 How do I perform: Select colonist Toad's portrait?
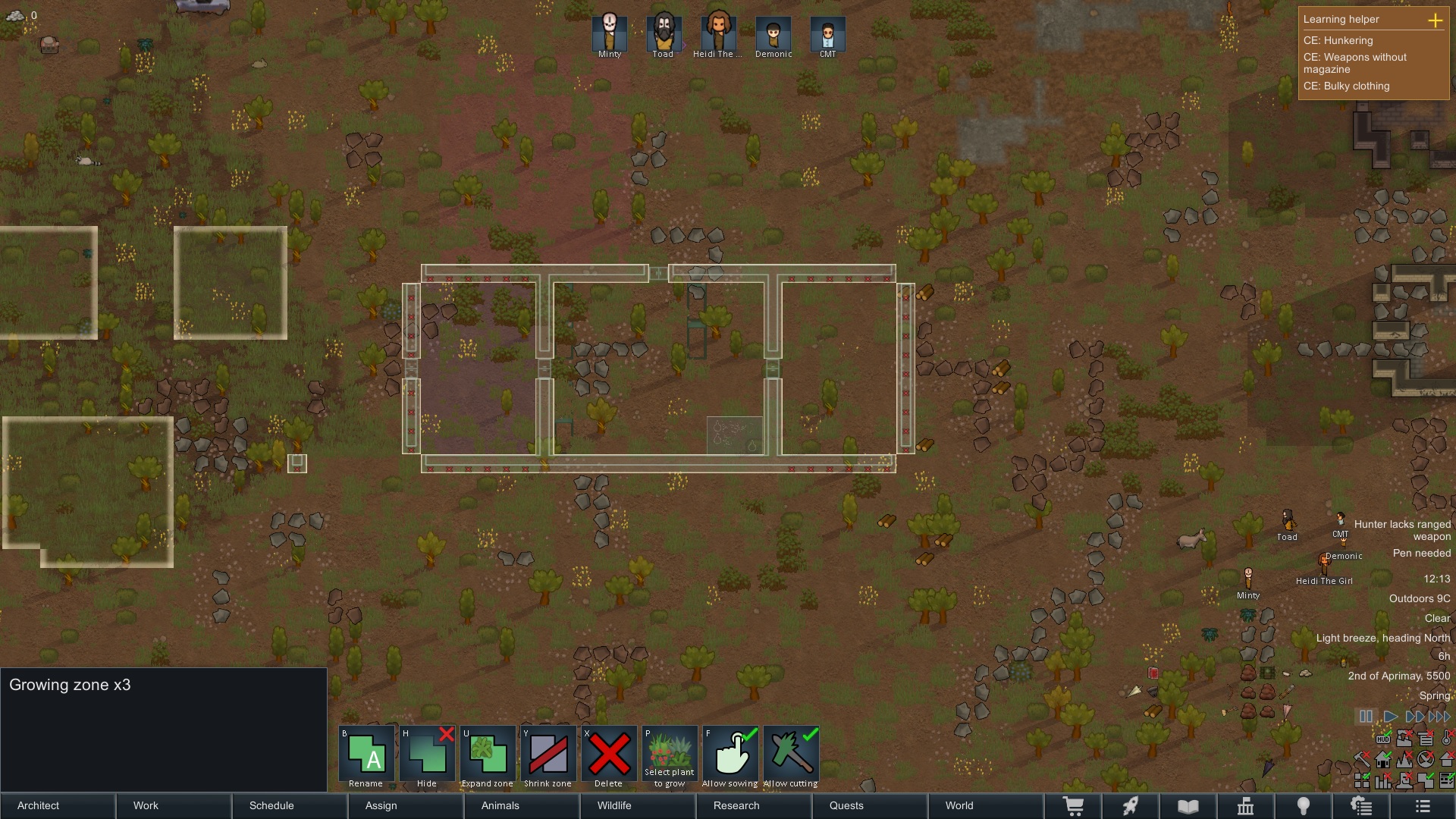(664, 33)
